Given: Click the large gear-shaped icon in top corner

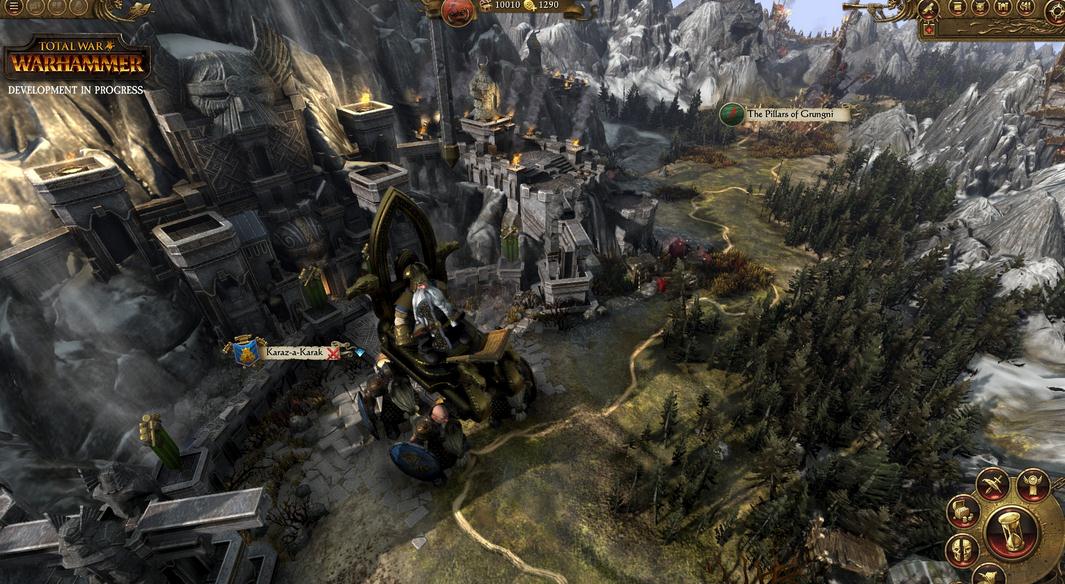Looking at the screenshot, I should coord(1056,11).
